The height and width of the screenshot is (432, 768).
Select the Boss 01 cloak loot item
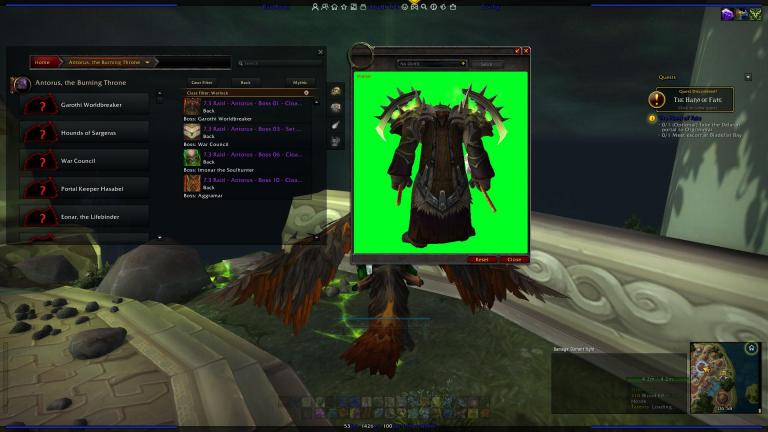click(249, 105)
